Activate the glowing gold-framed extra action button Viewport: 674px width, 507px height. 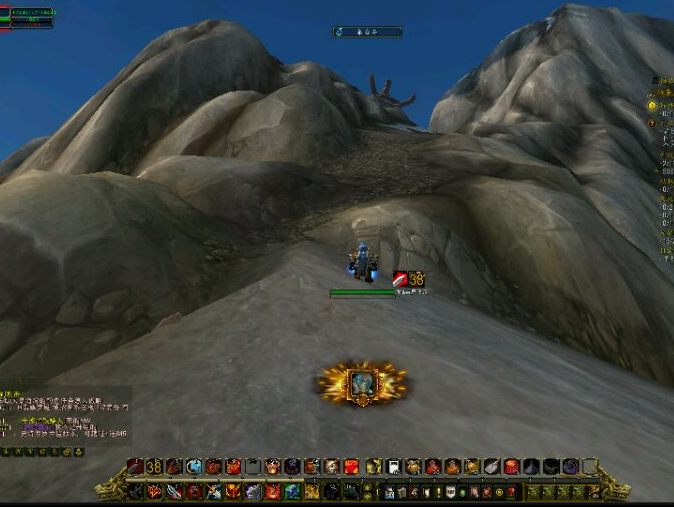[362, 384]
